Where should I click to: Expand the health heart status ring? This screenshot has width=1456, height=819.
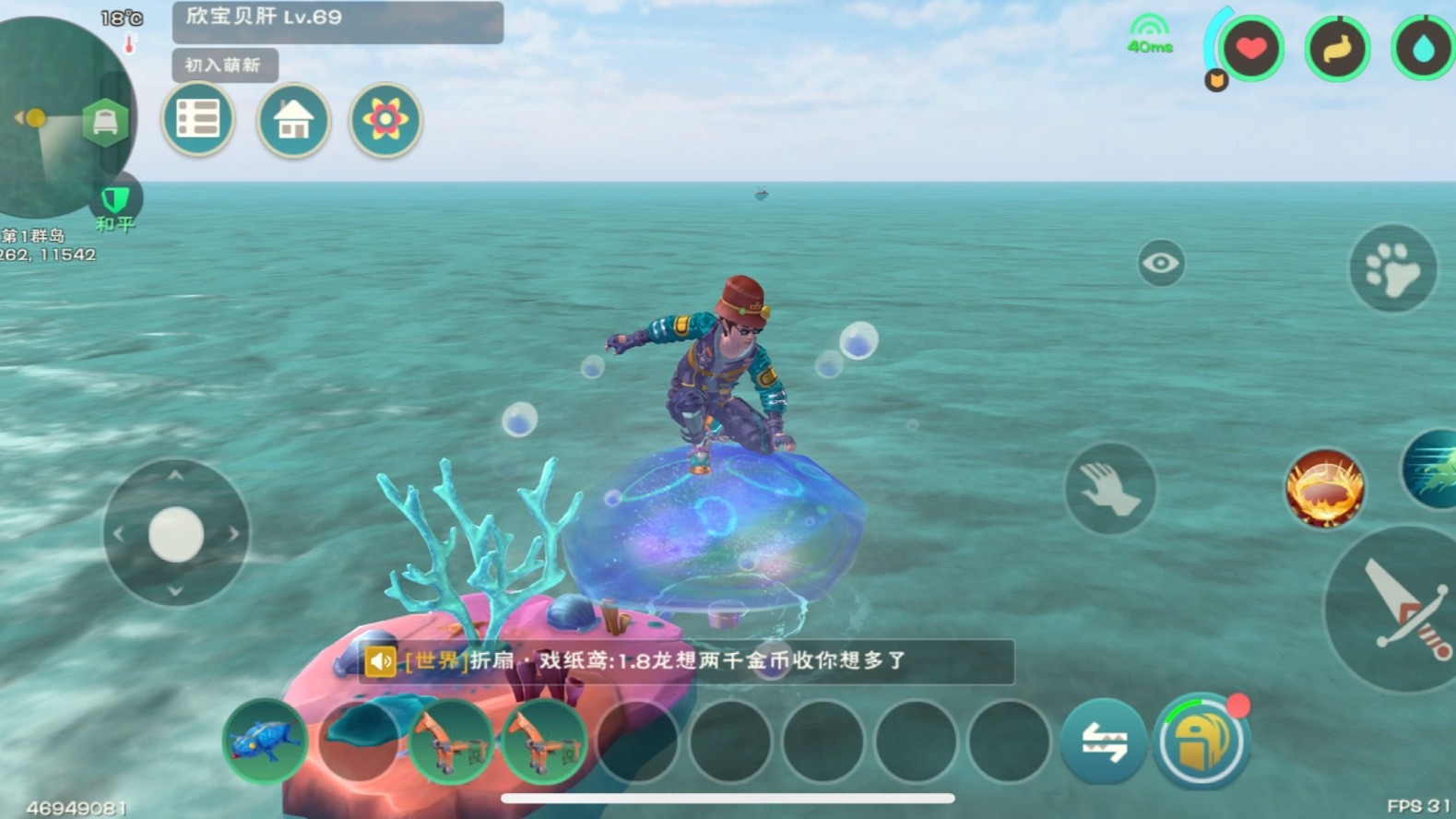[1253, 50]
